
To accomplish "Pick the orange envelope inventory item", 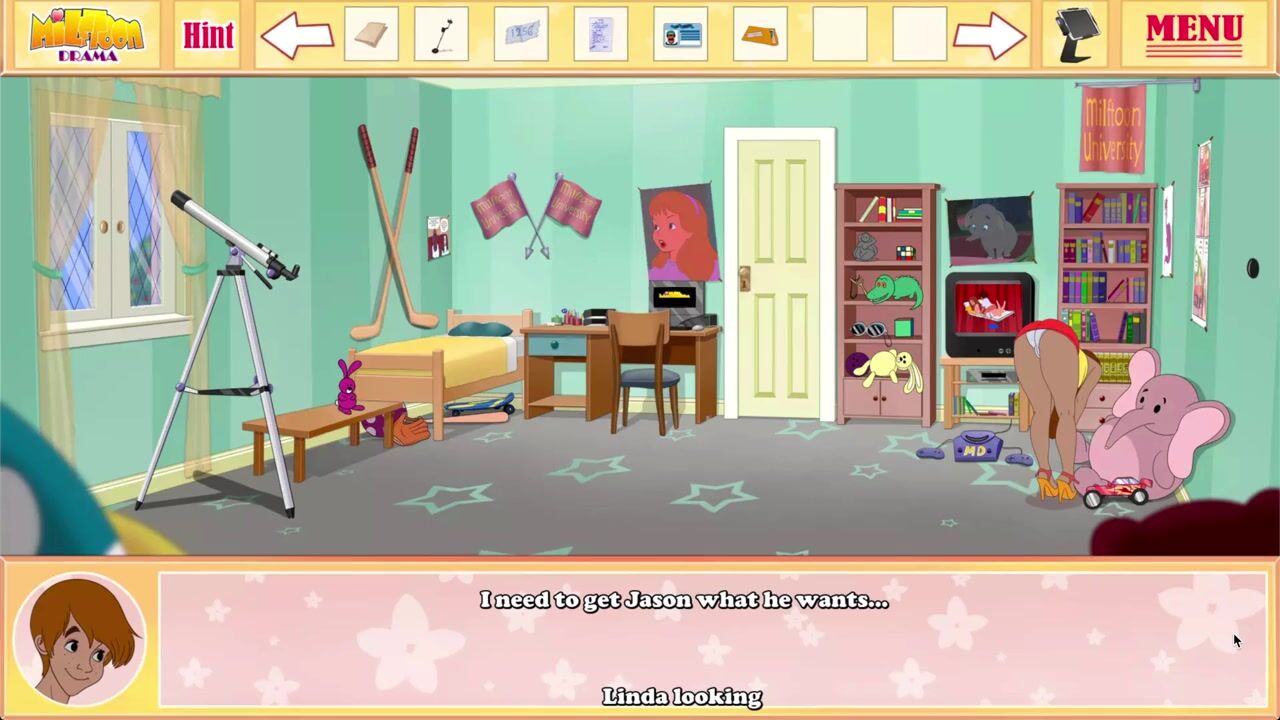I will click(x=760, y=35).
